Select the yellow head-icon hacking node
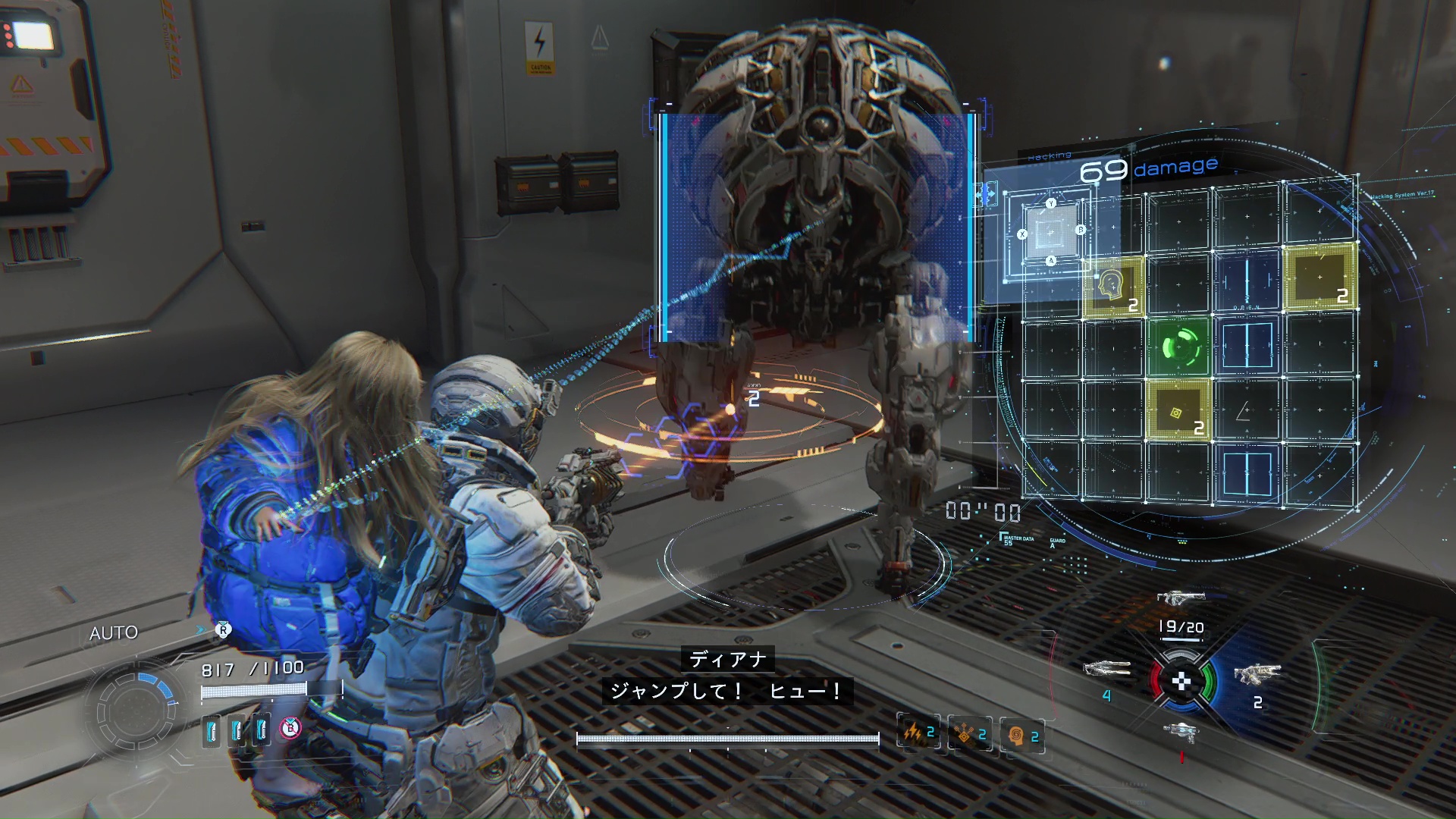Screen dimensions: 1456x819 pyautogui.click(x=1113, y=286)
